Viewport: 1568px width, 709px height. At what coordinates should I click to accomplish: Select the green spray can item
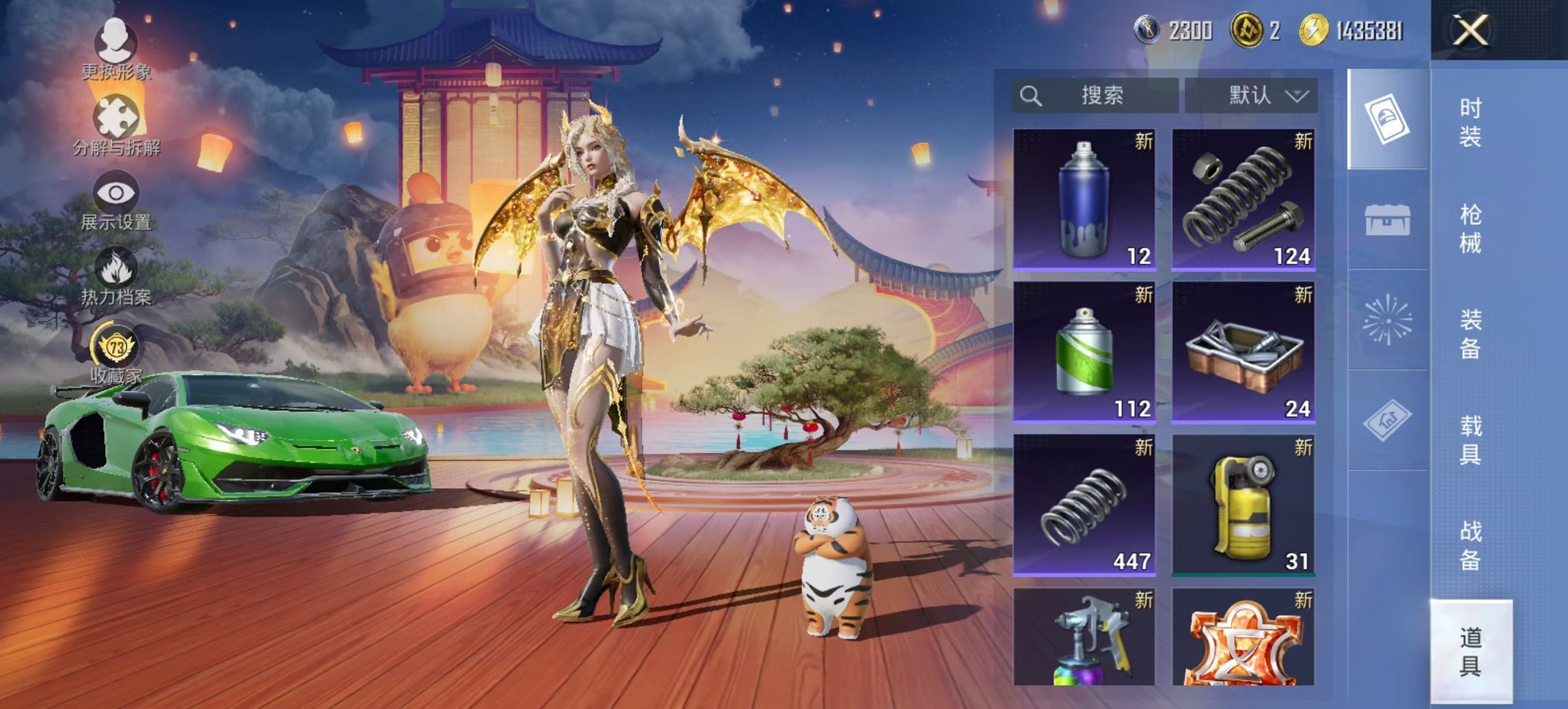click(x=1084, y=351)
